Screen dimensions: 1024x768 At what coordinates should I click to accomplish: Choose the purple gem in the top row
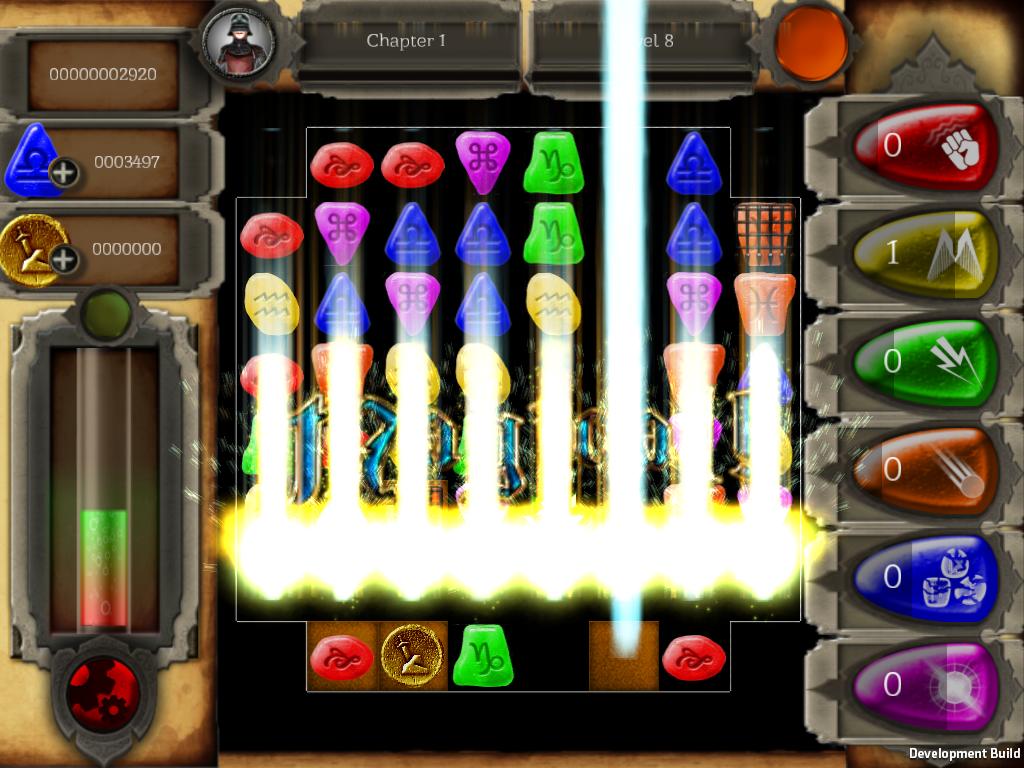coord(483,160)
